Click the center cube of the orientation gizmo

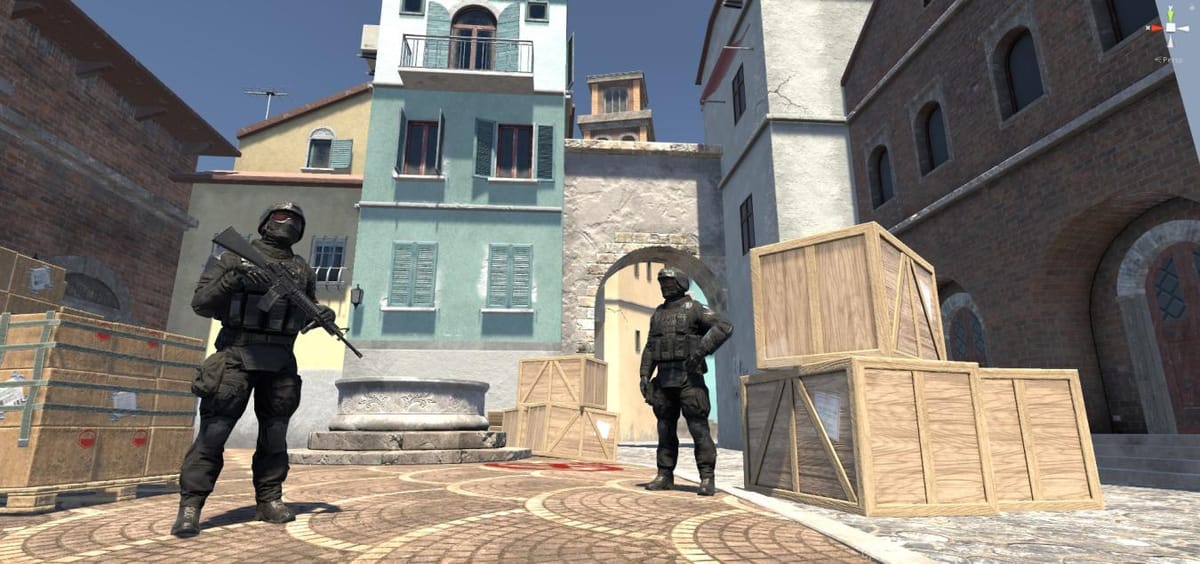pos(1169,28)
